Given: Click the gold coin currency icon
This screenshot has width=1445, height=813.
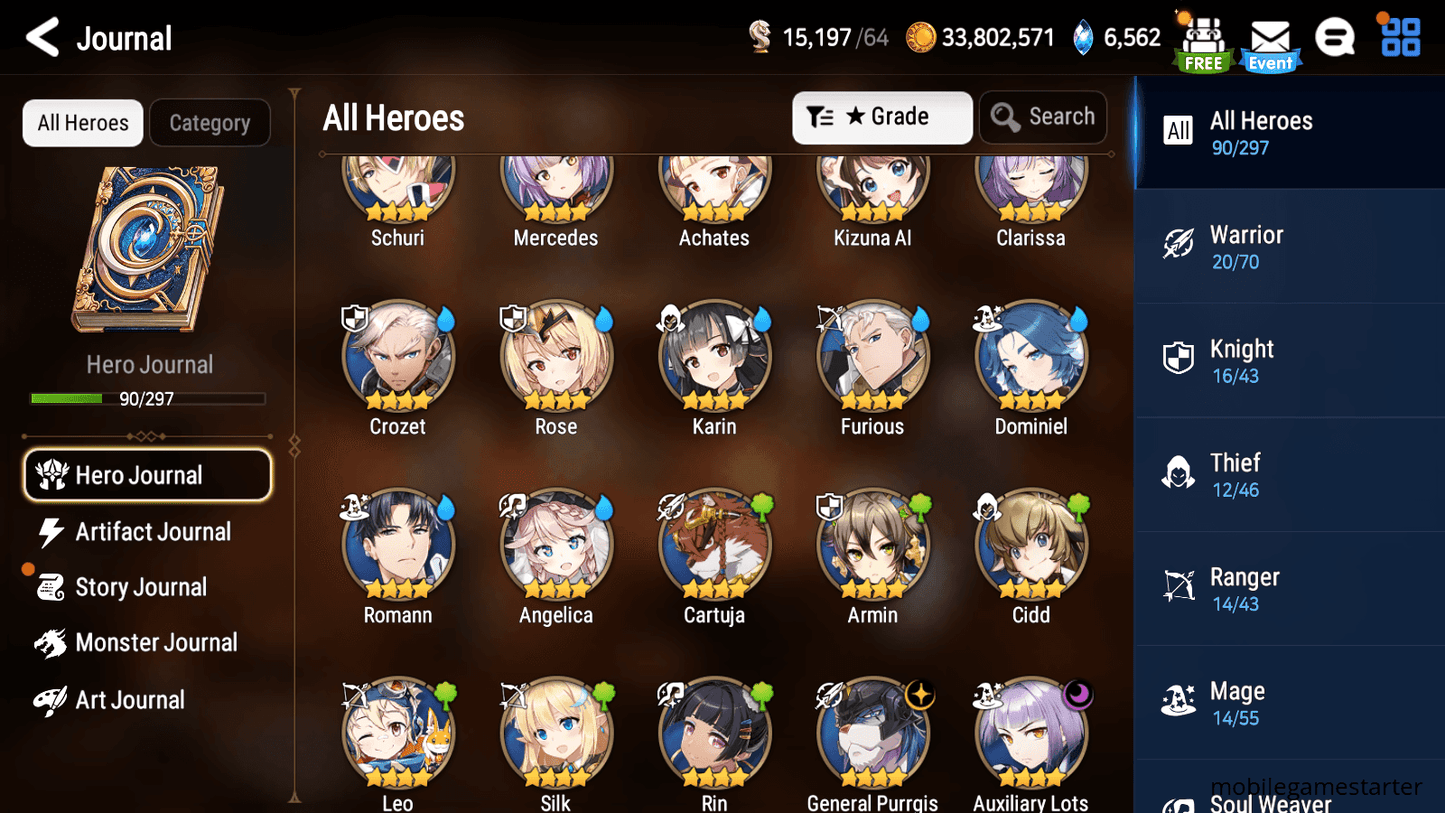Looking at the screenshot, I should pos(920,36).
